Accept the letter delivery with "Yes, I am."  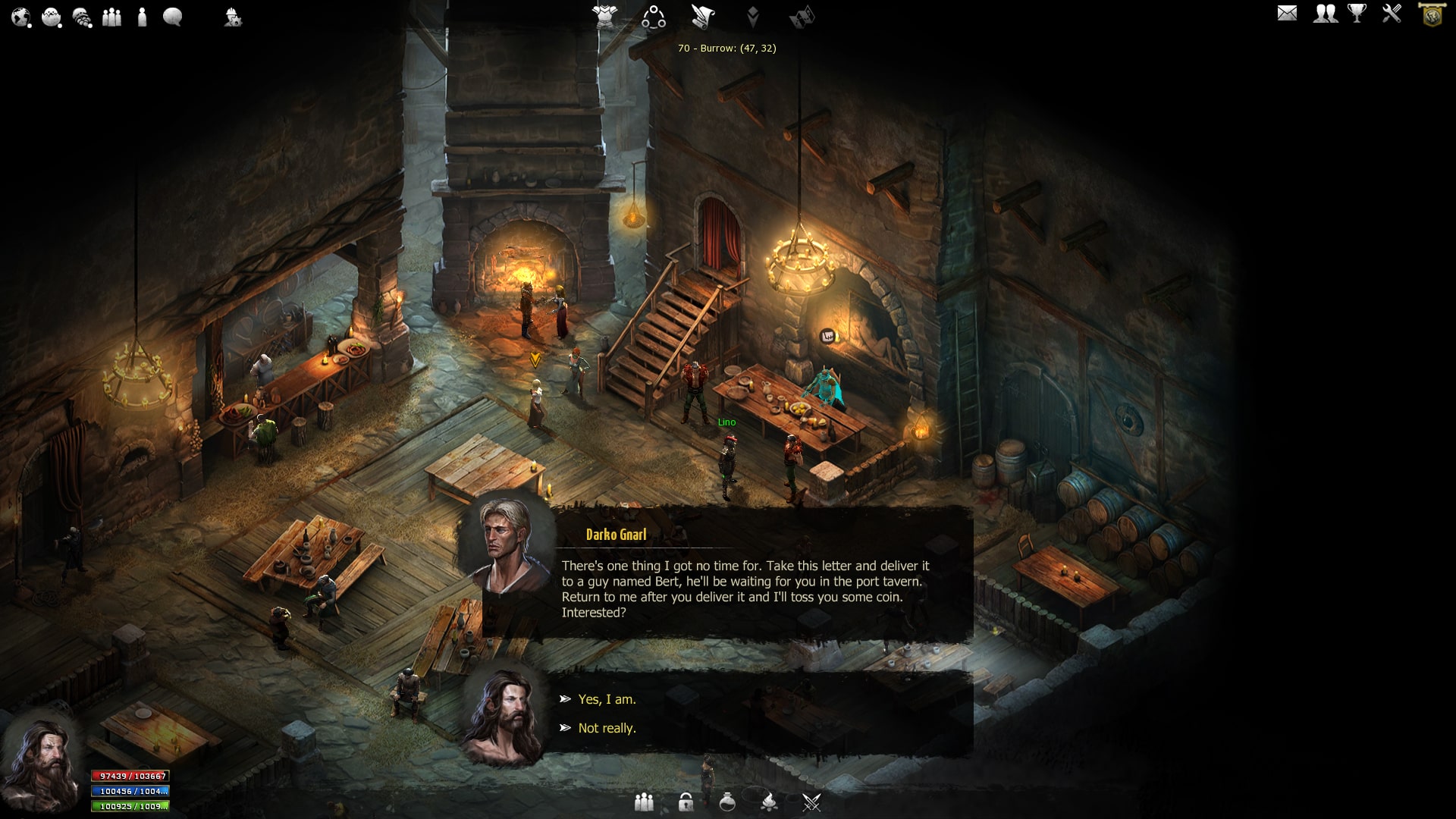[x=607, y=699]
